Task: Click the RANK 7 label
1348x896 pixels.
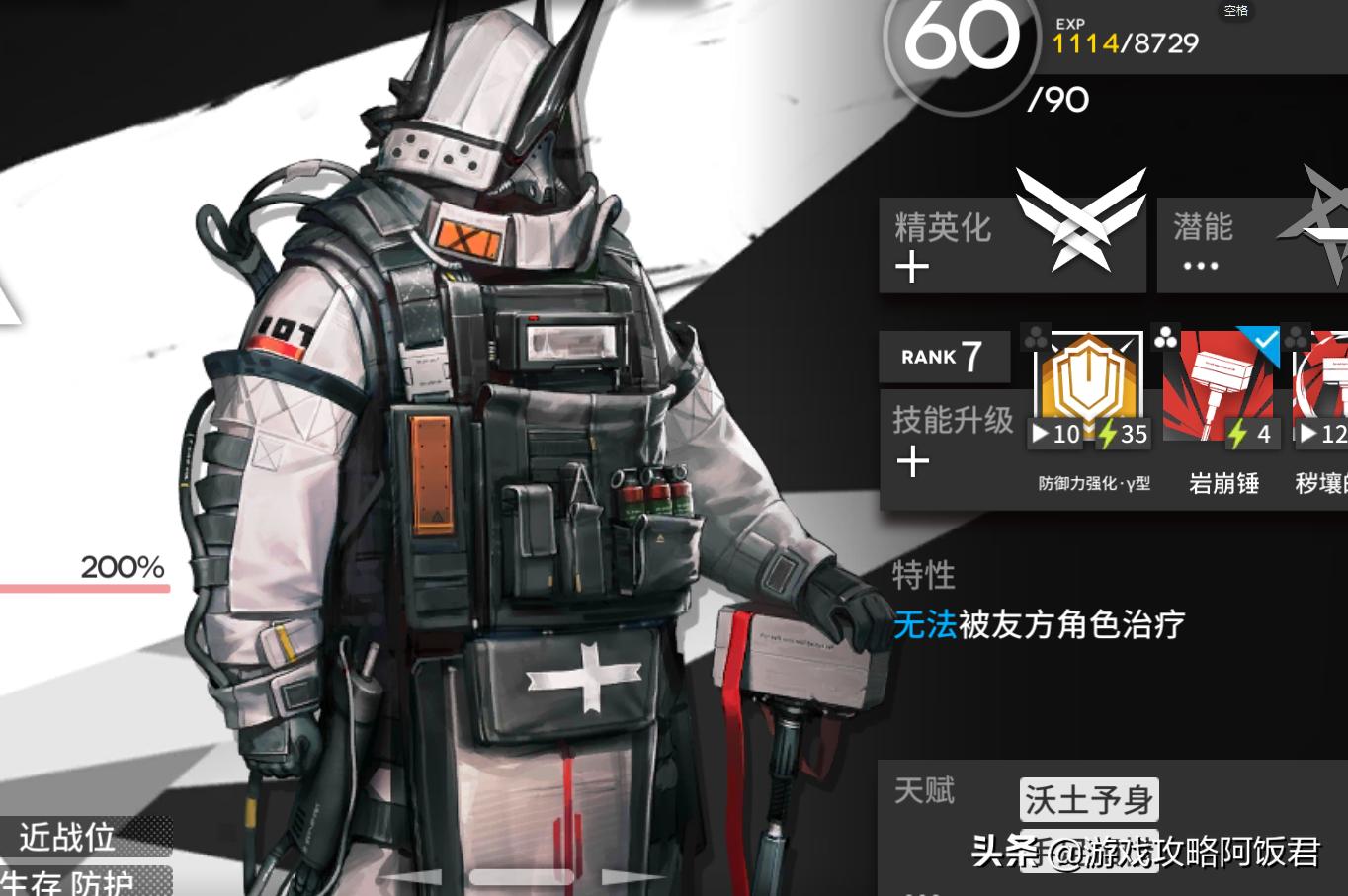Action: coord(942,357)
